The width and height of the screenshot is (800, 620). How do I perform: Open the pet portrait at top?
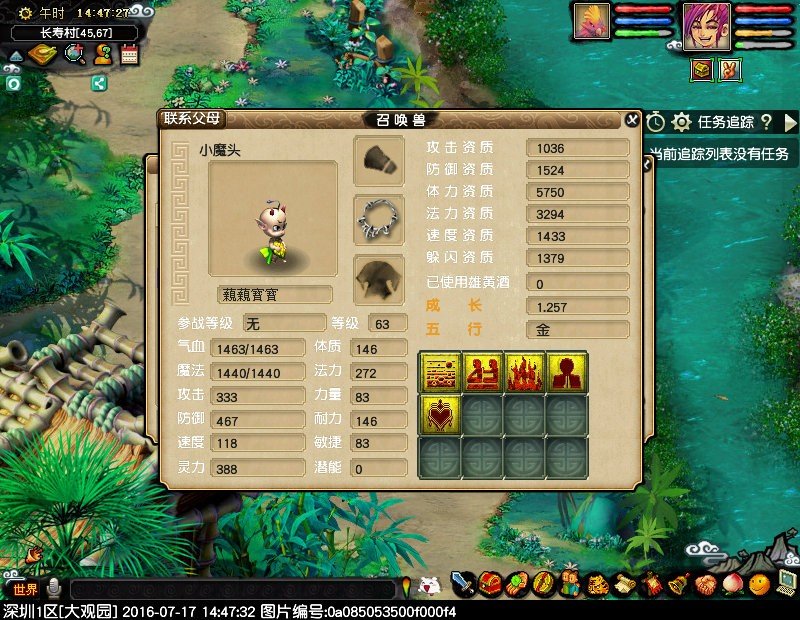[x=592, y=21]
